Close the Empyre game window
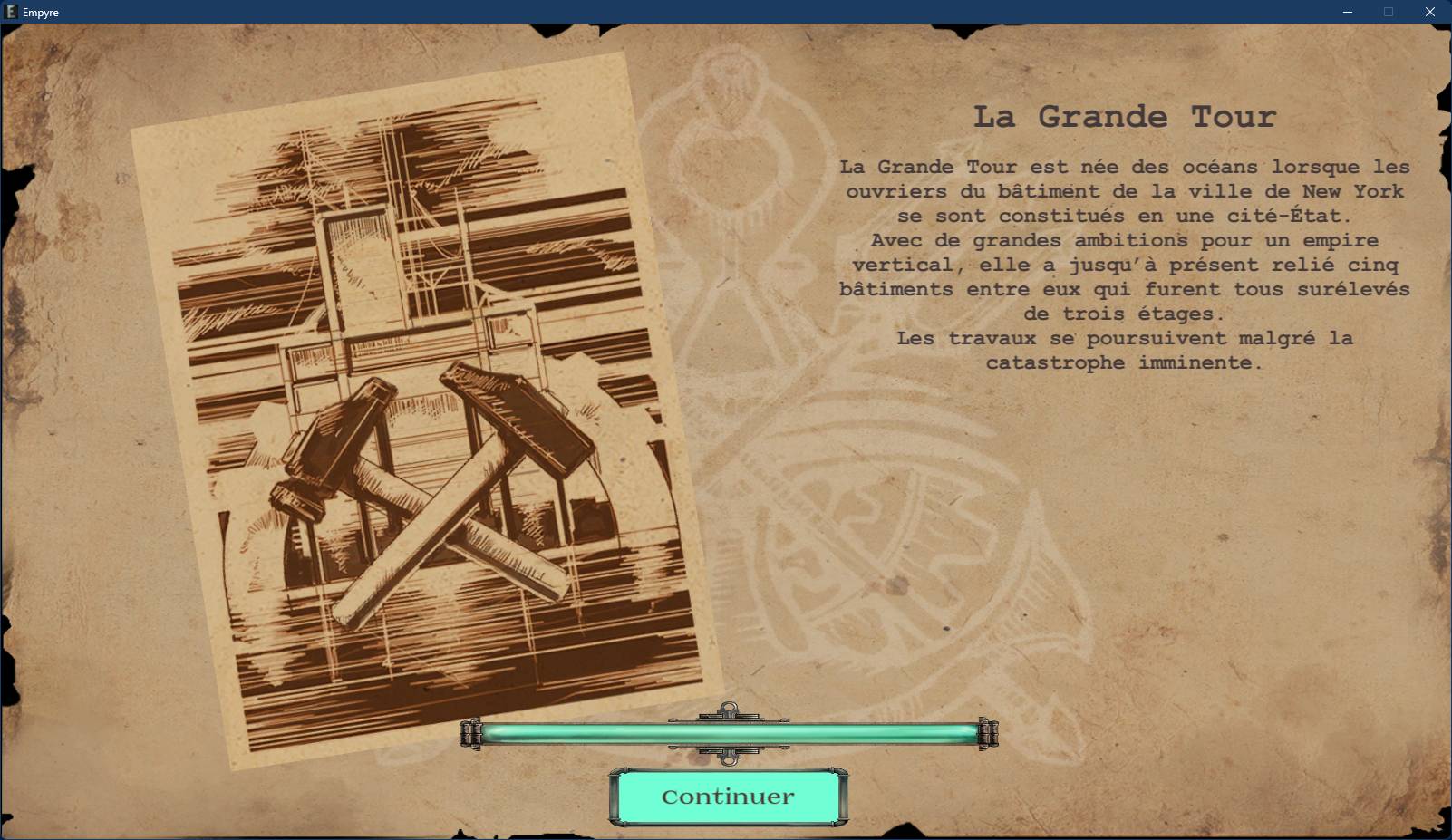 [1429, 12]
